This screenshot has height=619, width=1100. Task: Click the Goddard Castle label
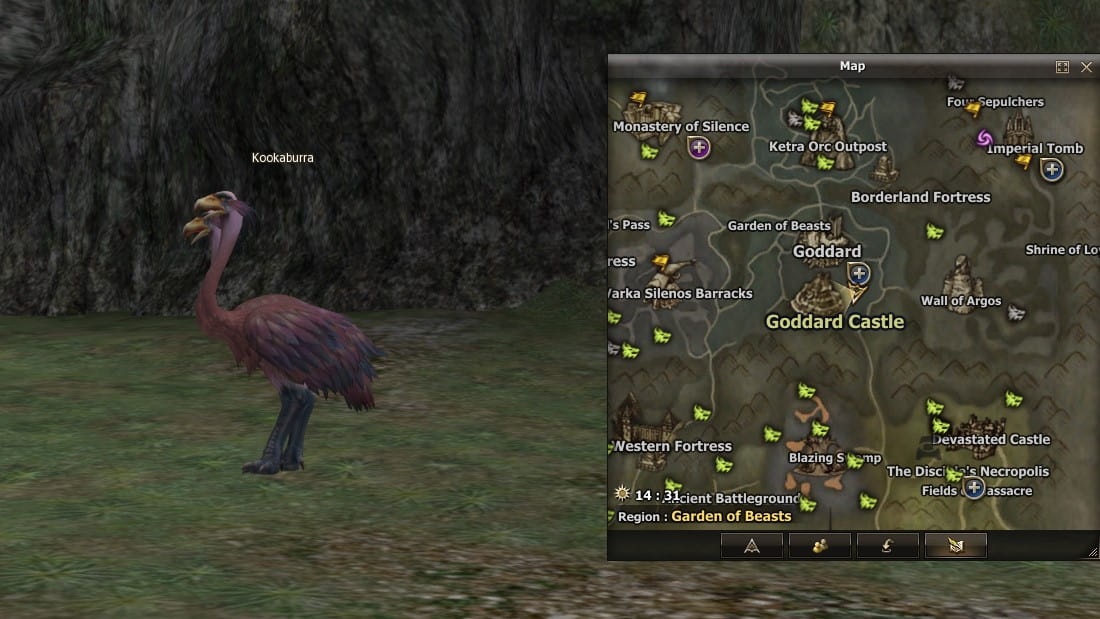coord(834,322)
